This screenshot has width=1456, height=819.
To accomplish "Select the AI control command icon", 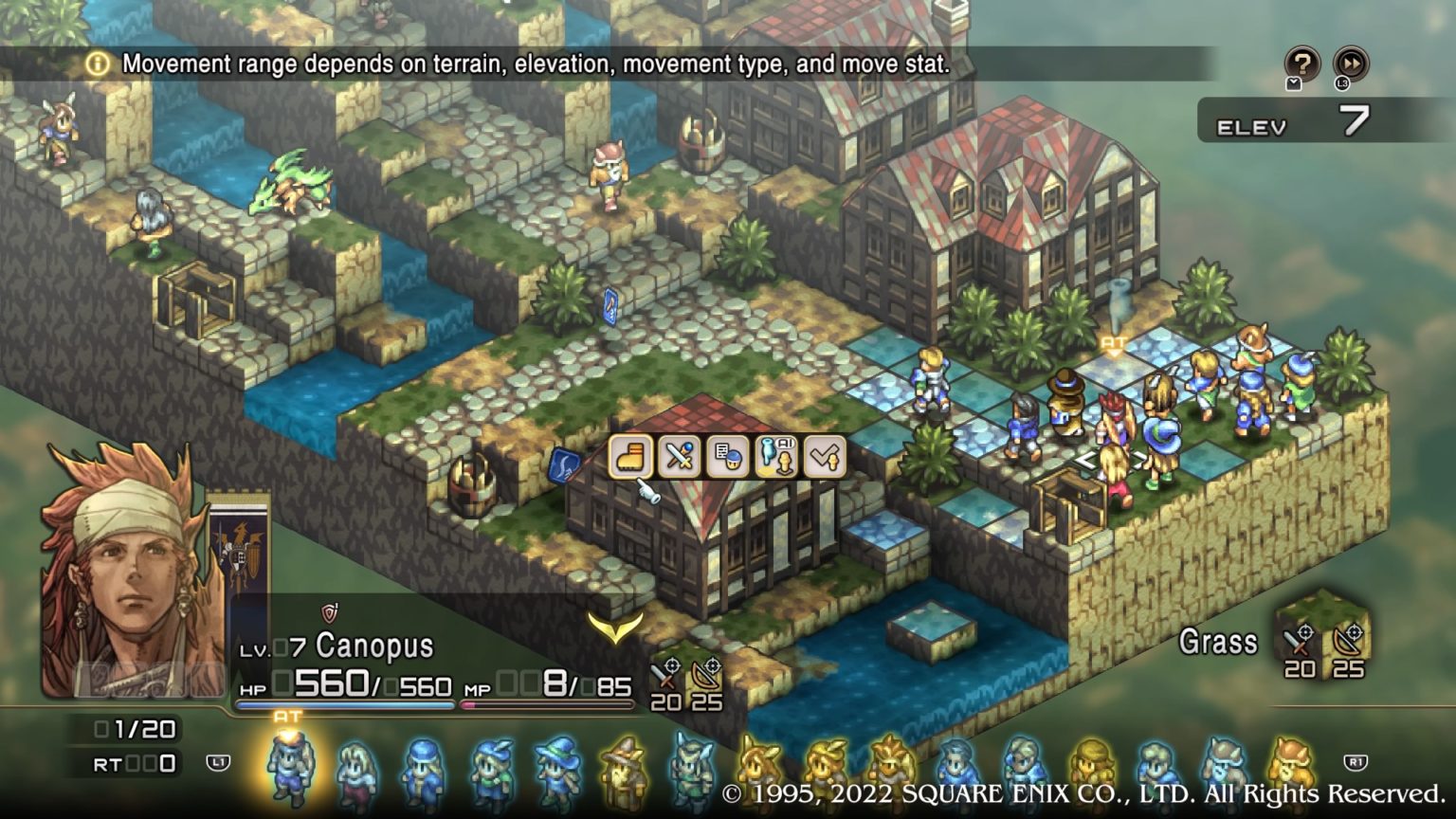I will click(775, 457).
